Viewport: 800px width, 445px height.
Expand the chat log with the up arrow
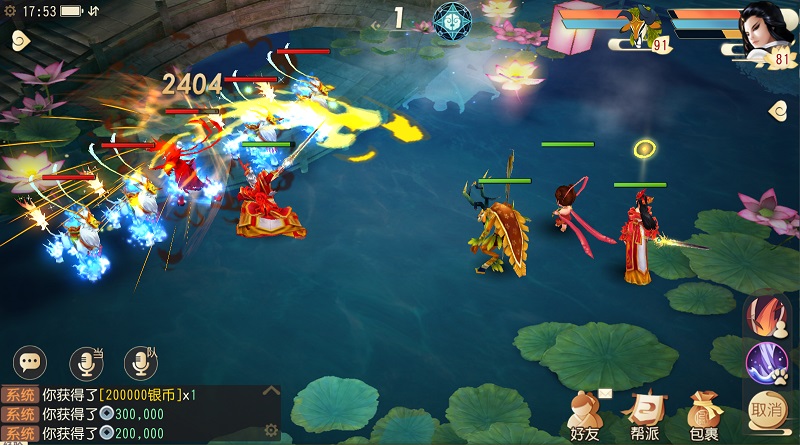point(270,392)
